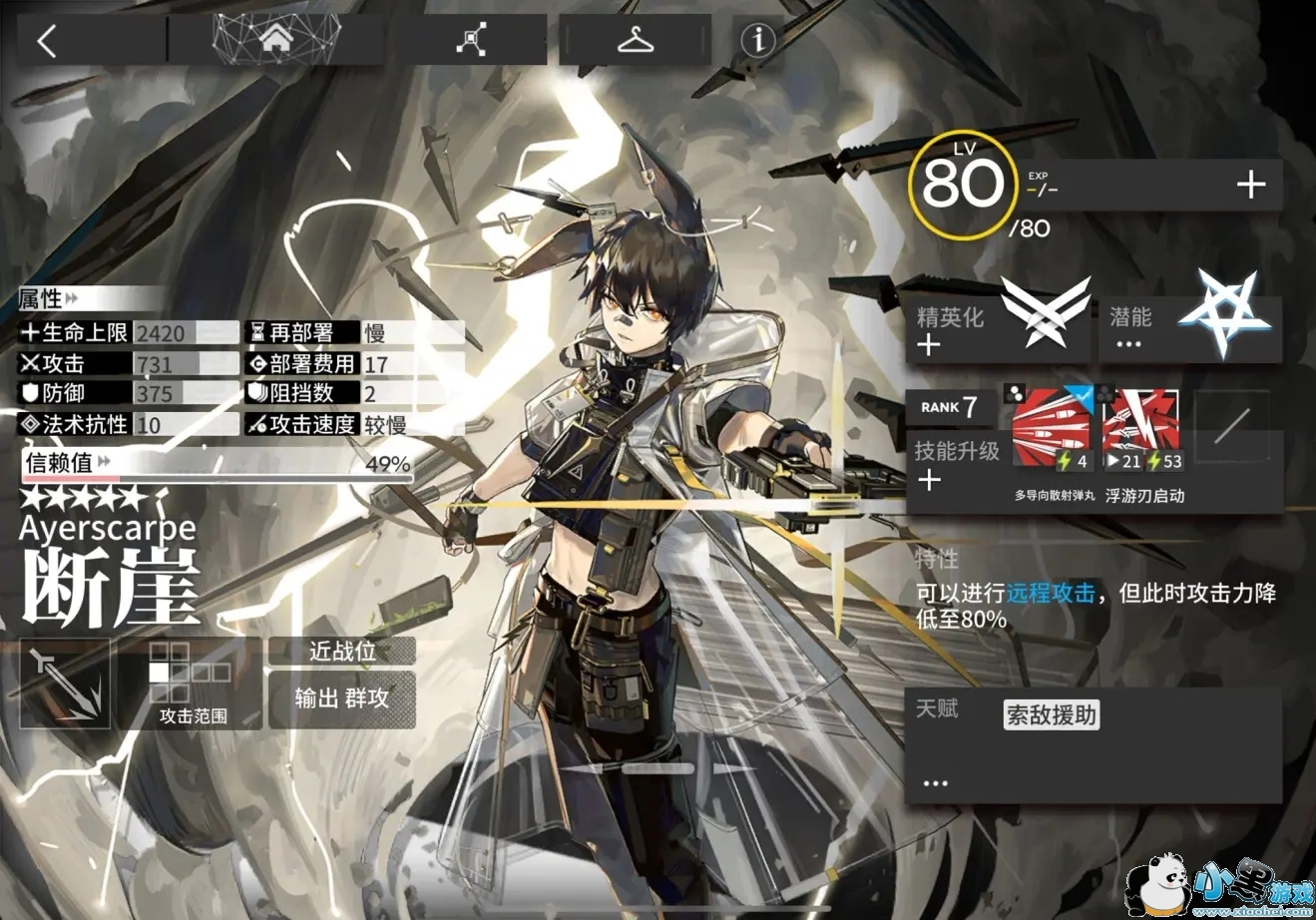Add EXP with the plus button
The width and height of the screenshot is (1316, 920).
tap(1250, 185)
